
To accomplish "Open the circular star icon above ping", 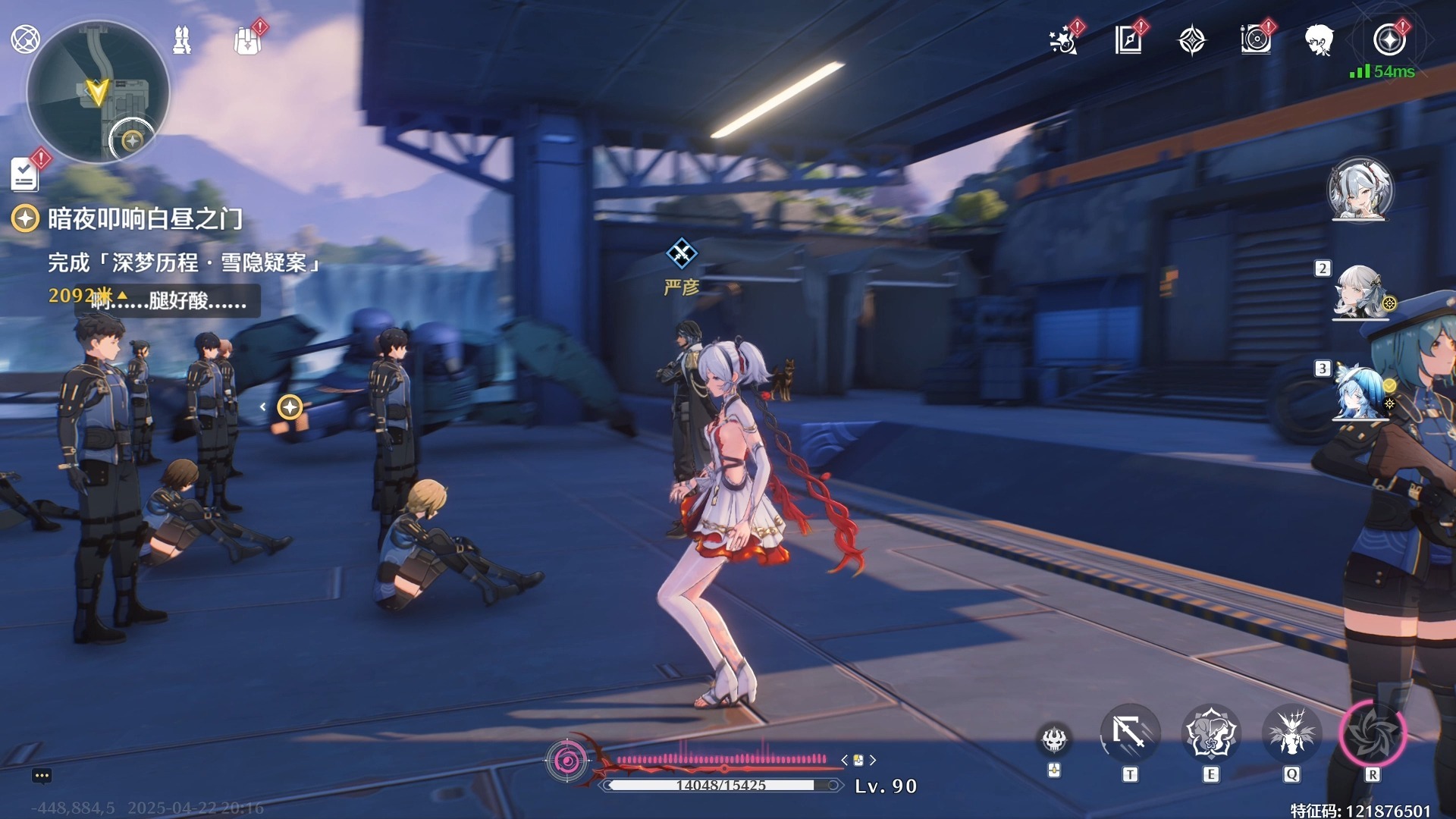I will tap(1389, 40).
